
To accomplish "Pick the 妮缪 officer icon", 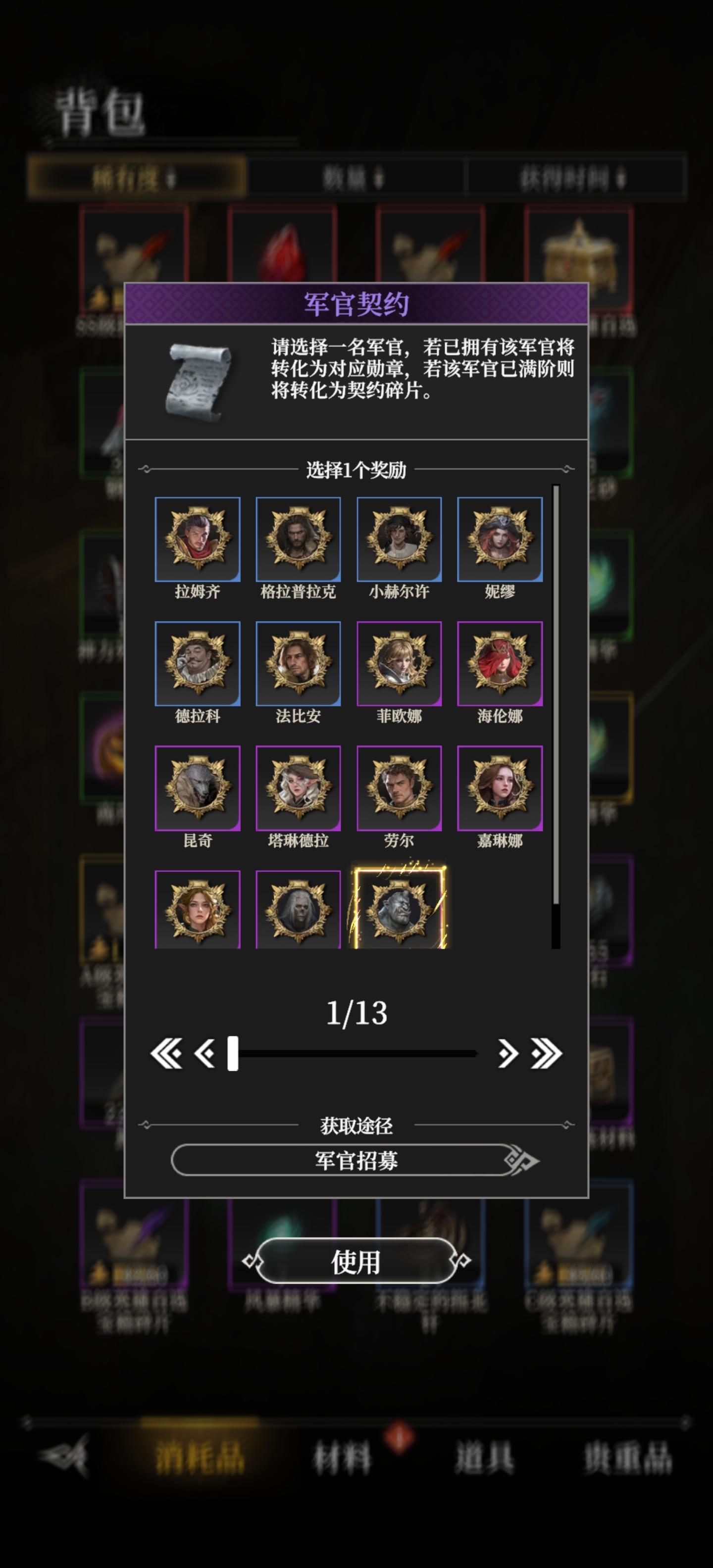I will [x=499, y=539].
